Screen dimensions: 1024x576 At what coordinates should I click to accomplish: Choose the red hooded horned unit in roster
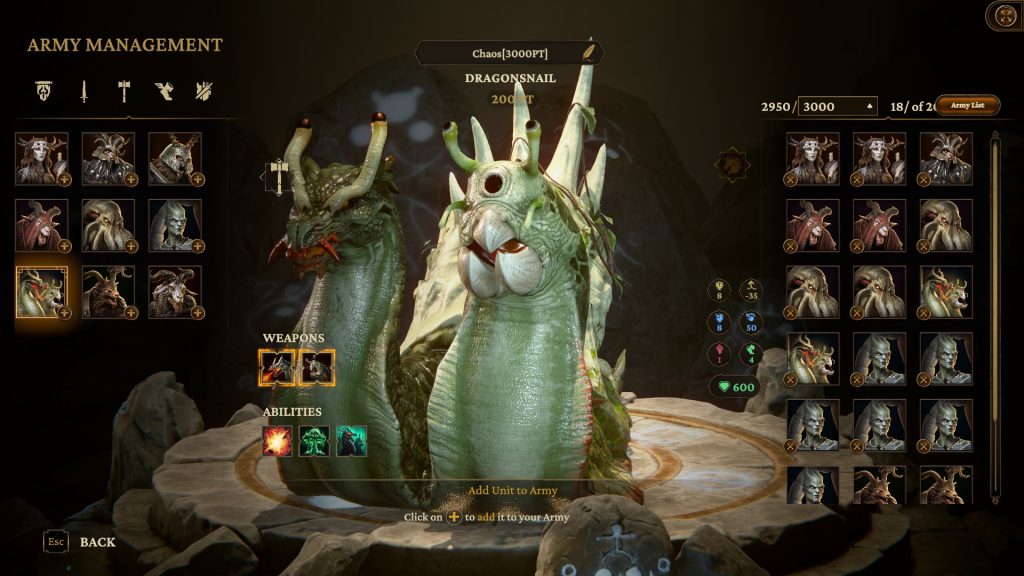point(41,225)
